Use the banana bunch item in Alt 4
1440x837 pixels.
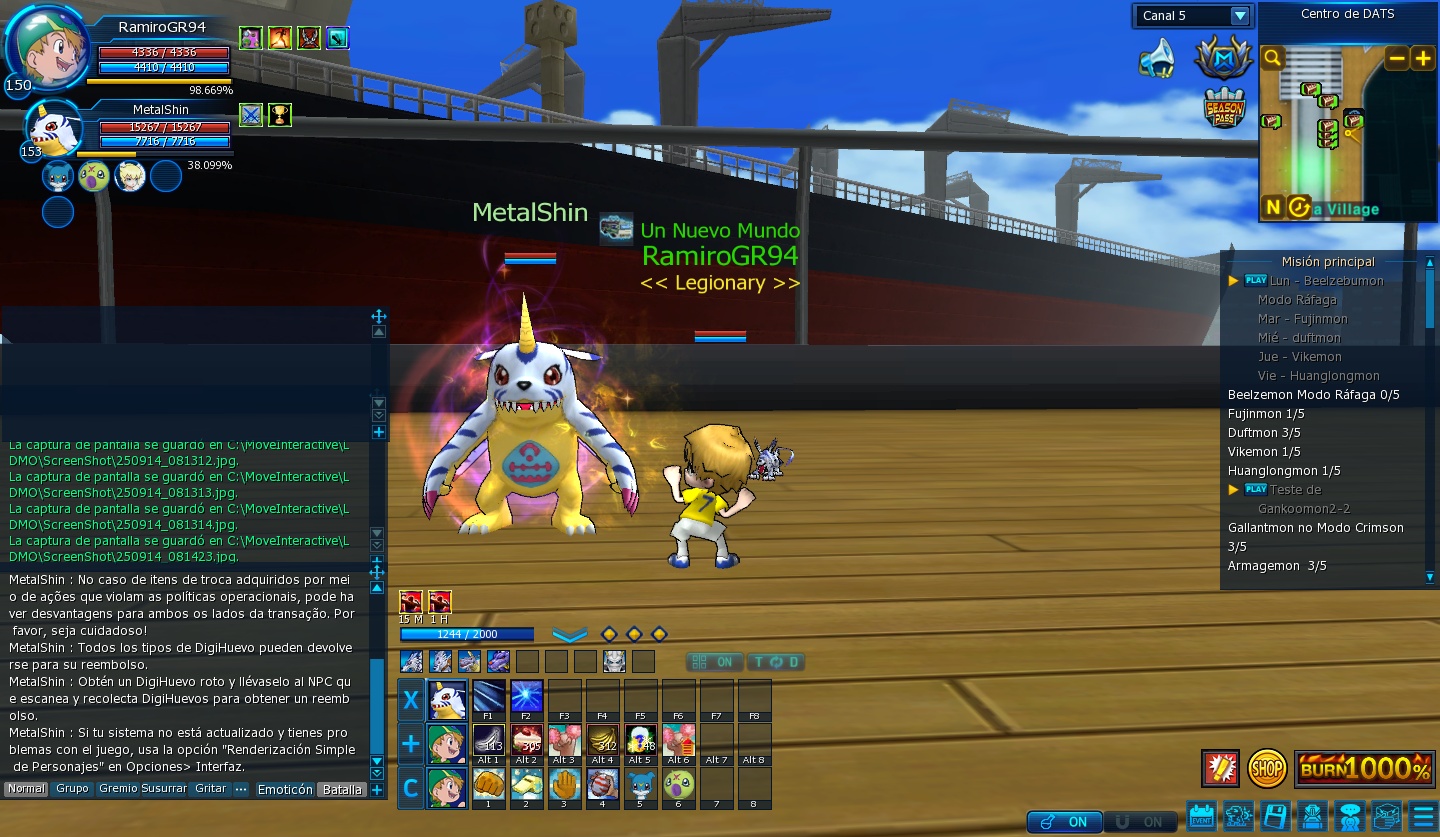602,741
